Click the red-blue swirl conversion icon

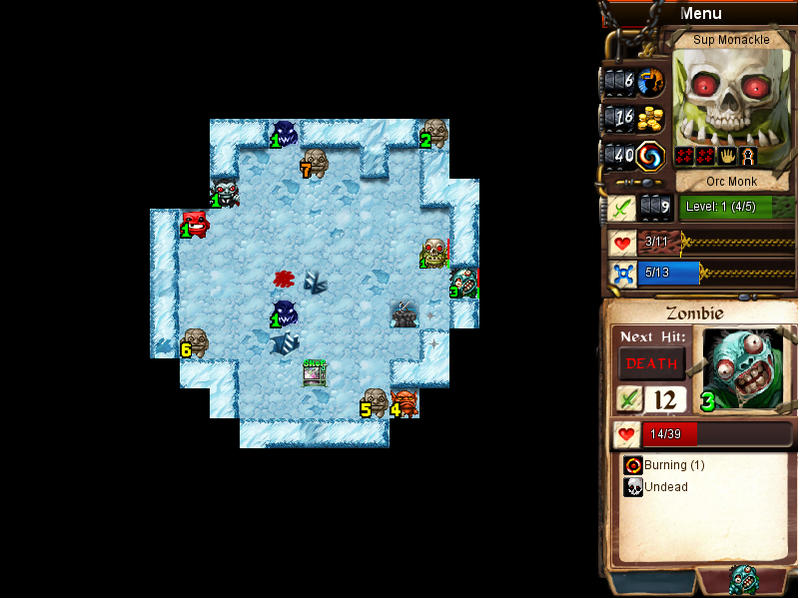pyautogui.click(x=651, y=156)
